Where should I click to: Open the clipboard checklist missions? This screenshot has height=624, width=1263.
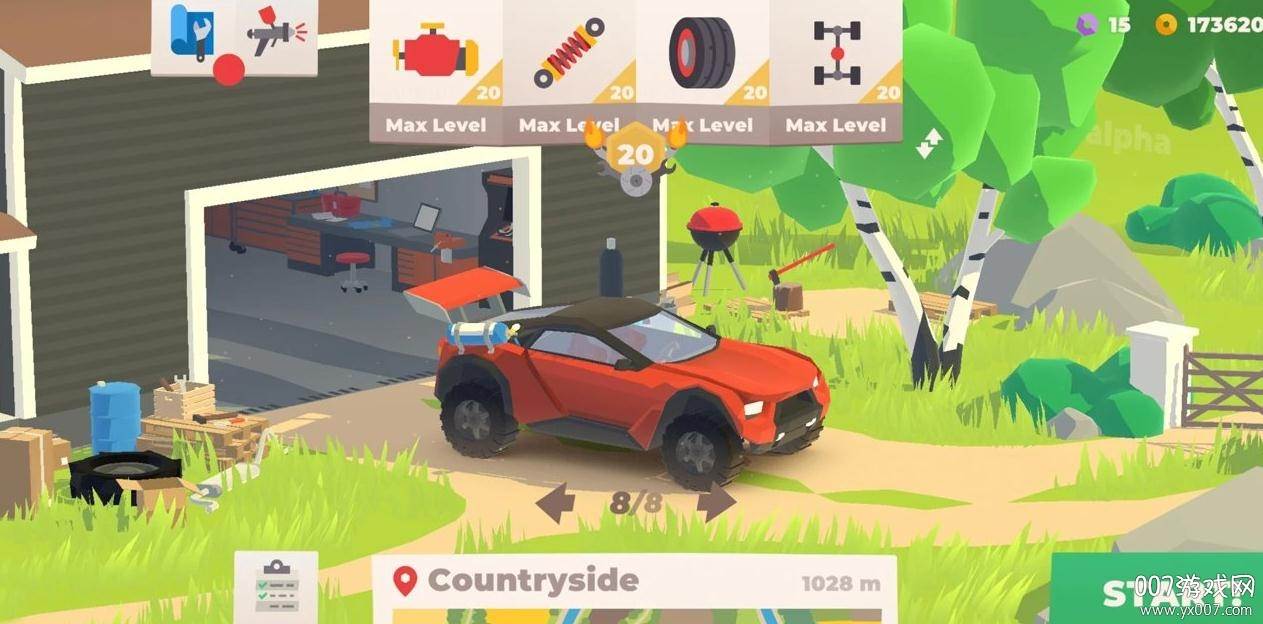pos(276,585)
